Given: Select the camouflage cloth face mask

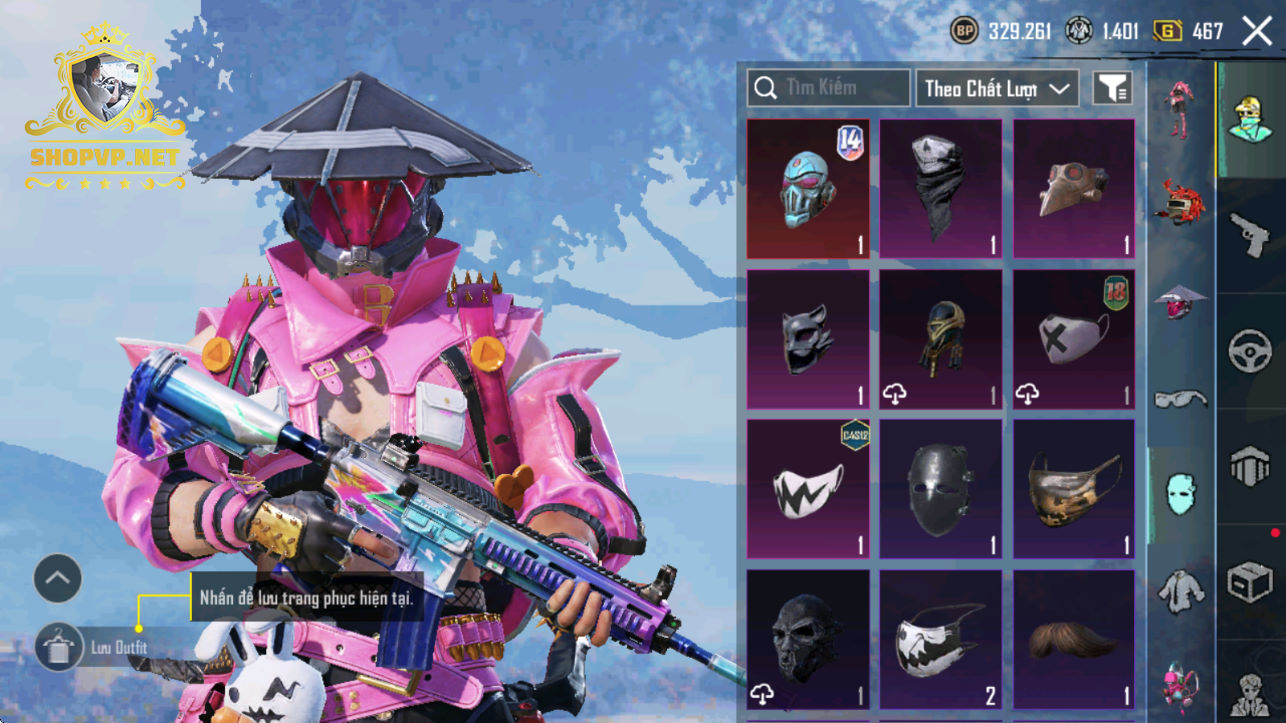Looking at the screenshot, I should [x=1074, y=489].
